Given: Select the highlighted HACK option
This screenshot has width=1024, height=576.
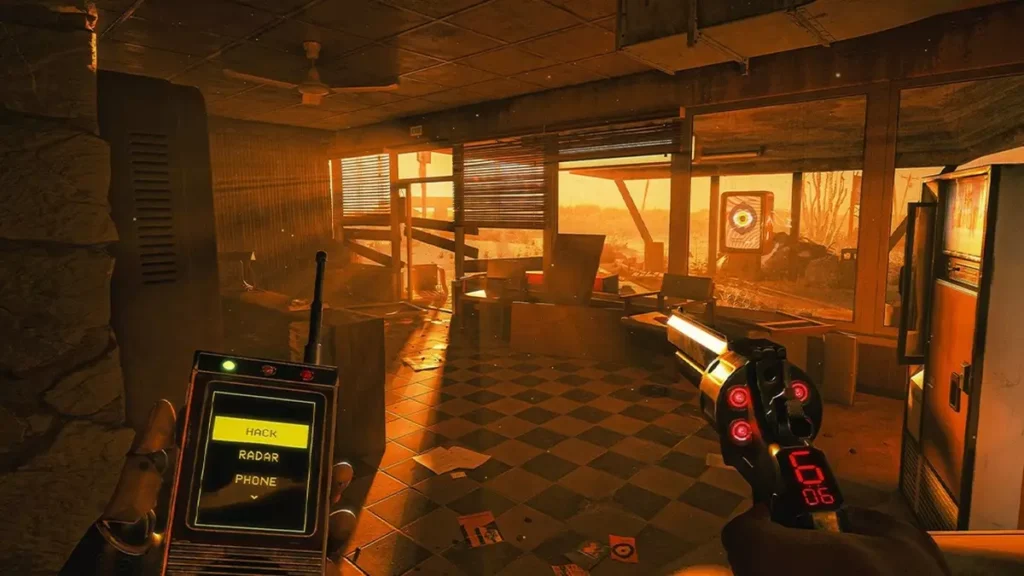Looking at the screenshot, I should [x=260, y=432].
